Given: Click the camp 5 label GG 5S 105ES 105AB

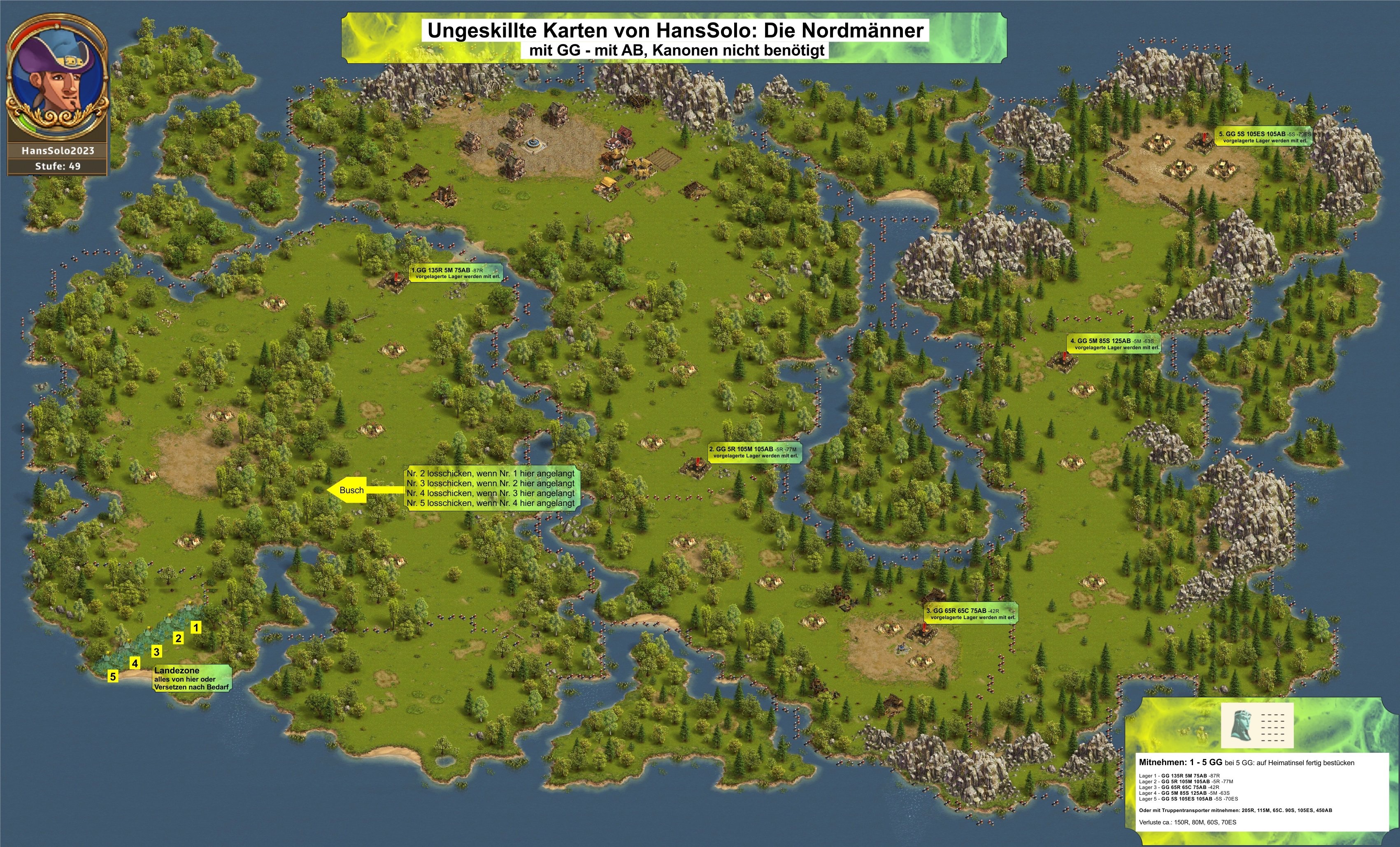Looking at the screenshot, I should [x=1264, y=137].
